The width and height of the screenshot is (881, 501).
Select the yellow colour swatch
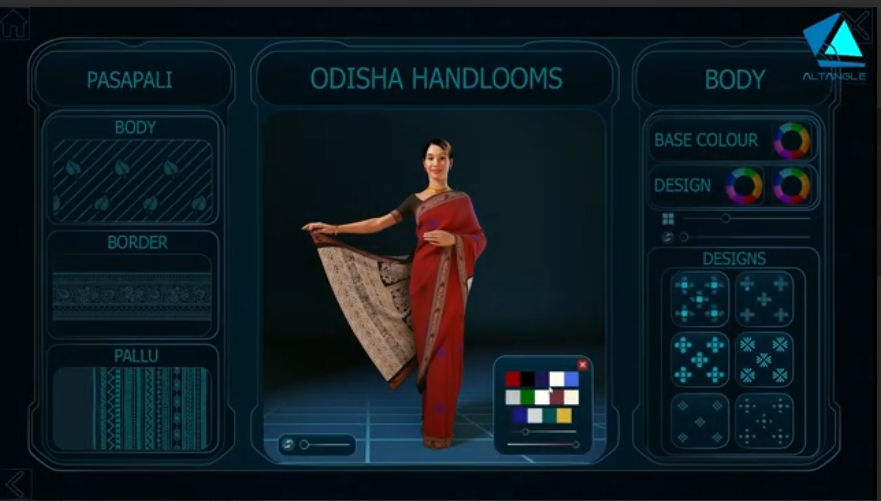click(x=564, y=415)
